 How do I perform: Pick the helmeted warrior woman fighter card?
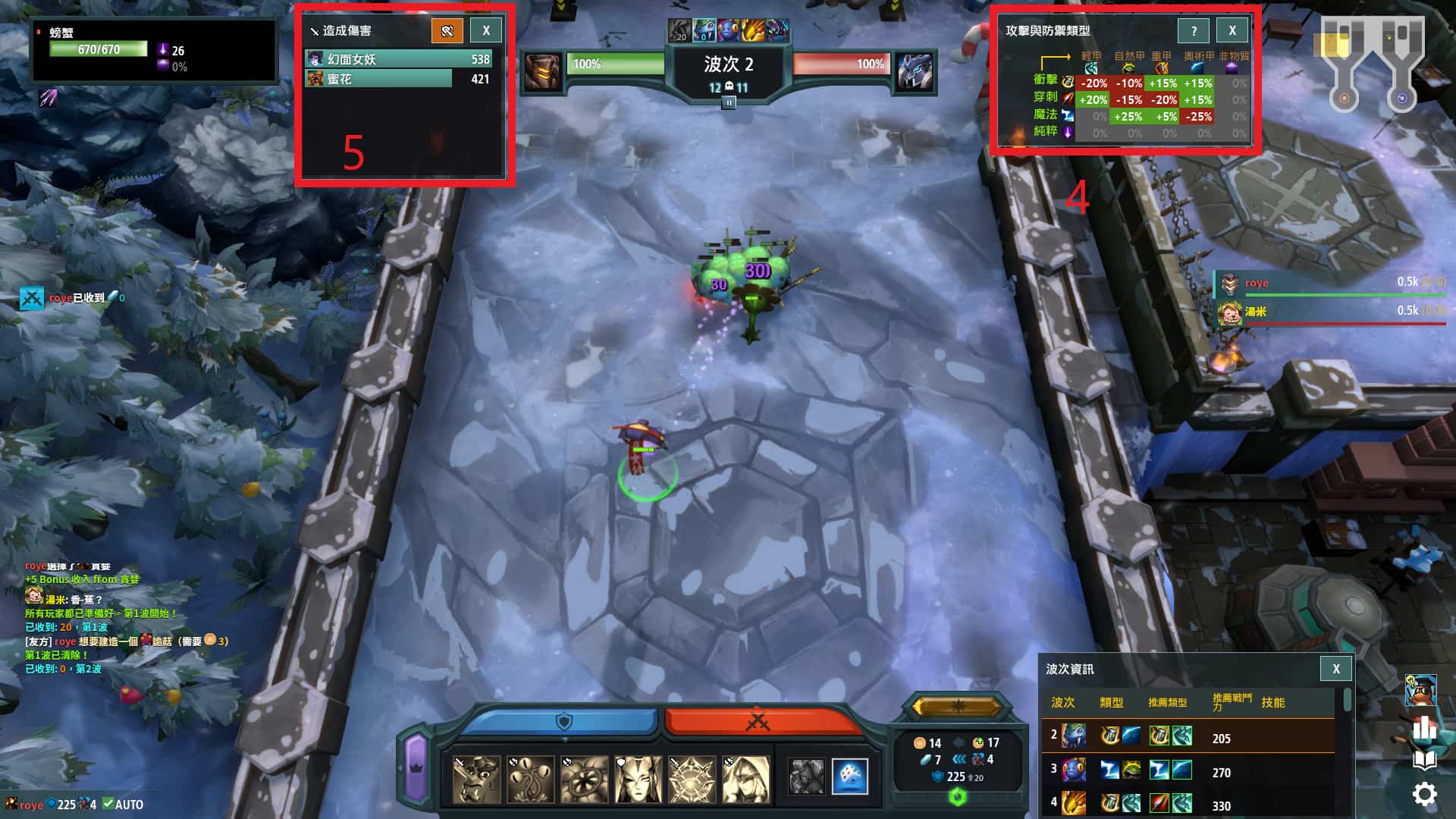point(638,779)
